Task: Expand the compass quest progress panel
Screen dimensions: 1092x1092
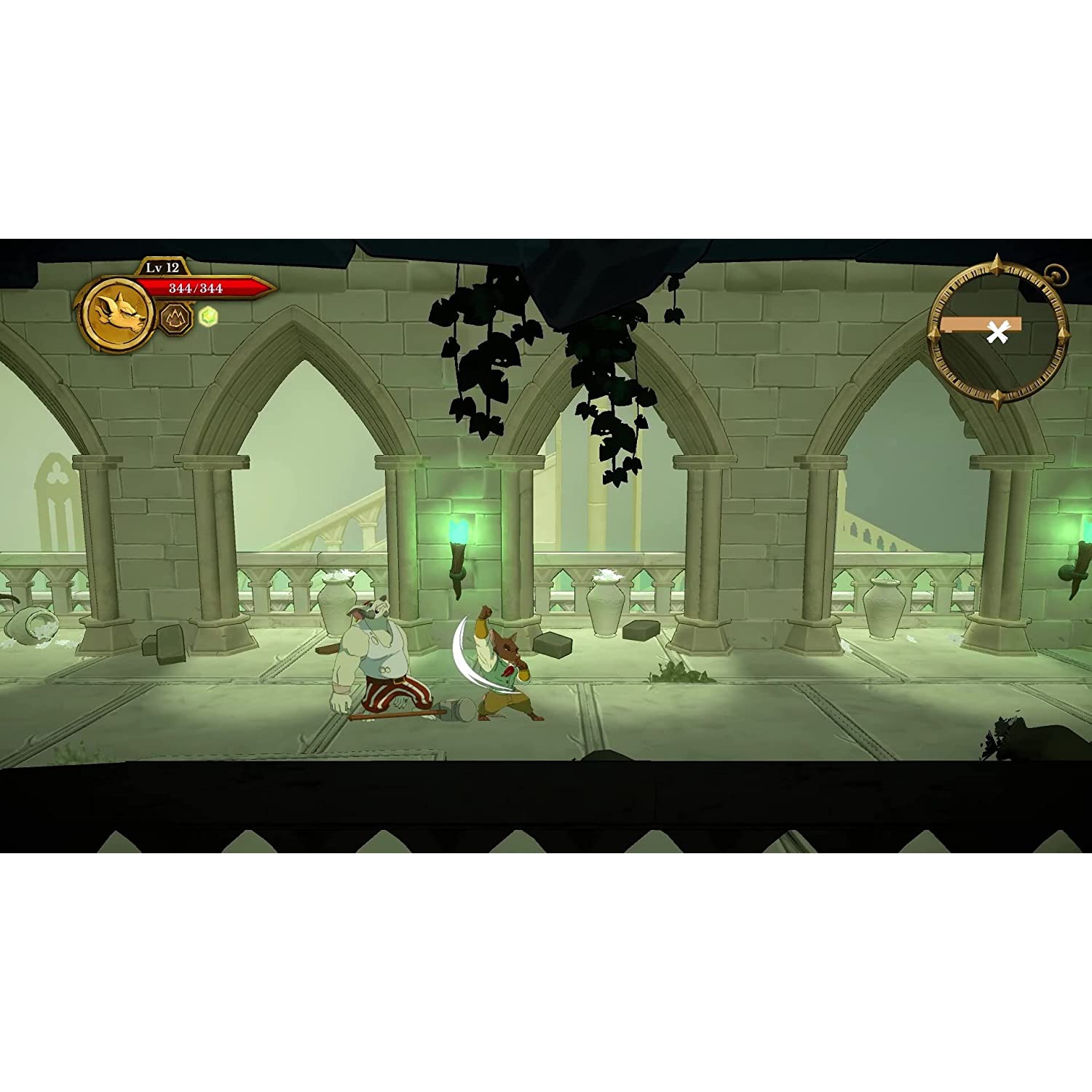Action: tap(981, 325)
